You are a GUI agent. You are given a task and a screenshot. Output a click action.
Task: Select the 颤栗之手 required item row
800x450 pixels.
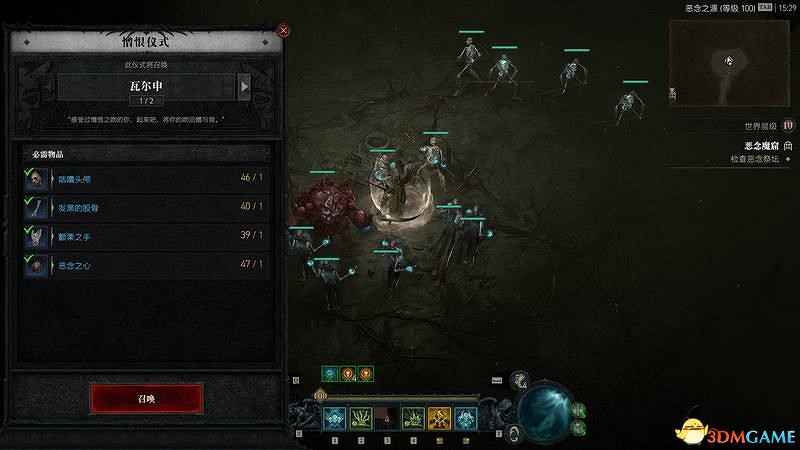coord(146,236)
